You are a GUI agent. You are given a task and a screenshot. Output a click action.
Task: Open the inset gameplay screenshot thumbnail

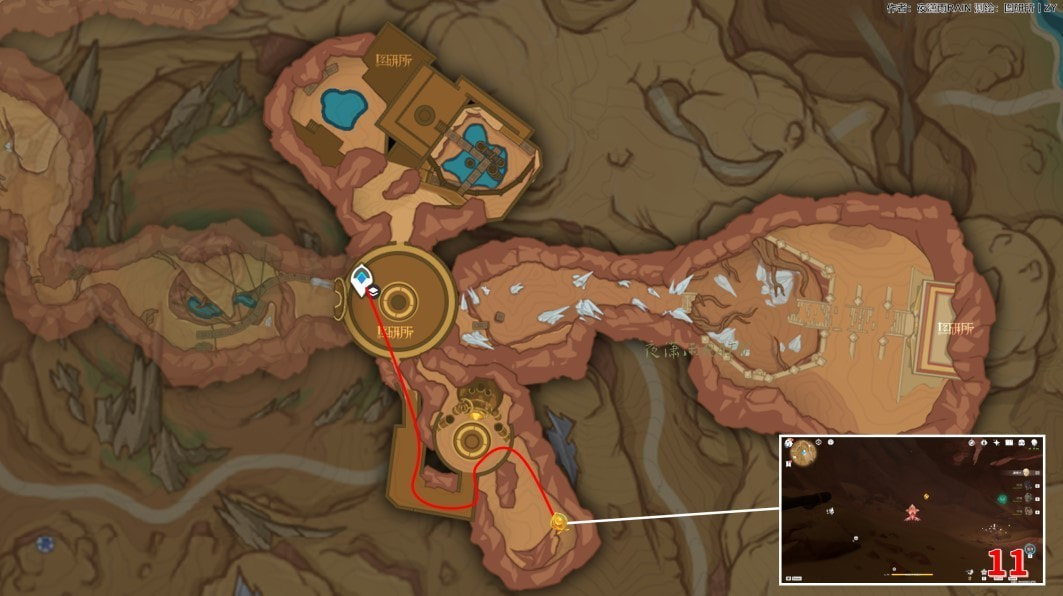point(911,510)
